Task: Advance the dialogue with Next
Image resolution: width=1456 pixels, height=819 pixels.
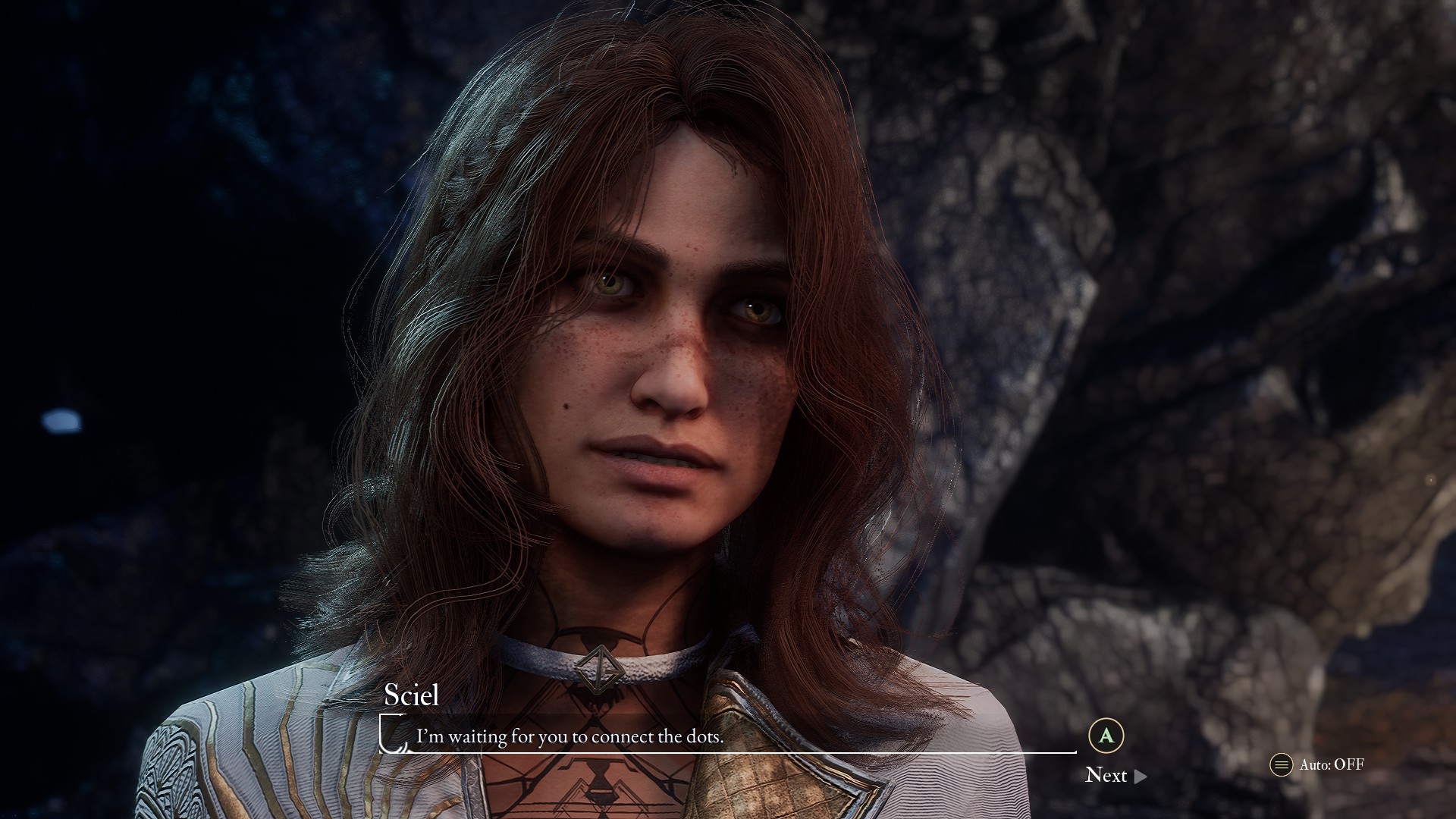Action: coord(1115,775)
